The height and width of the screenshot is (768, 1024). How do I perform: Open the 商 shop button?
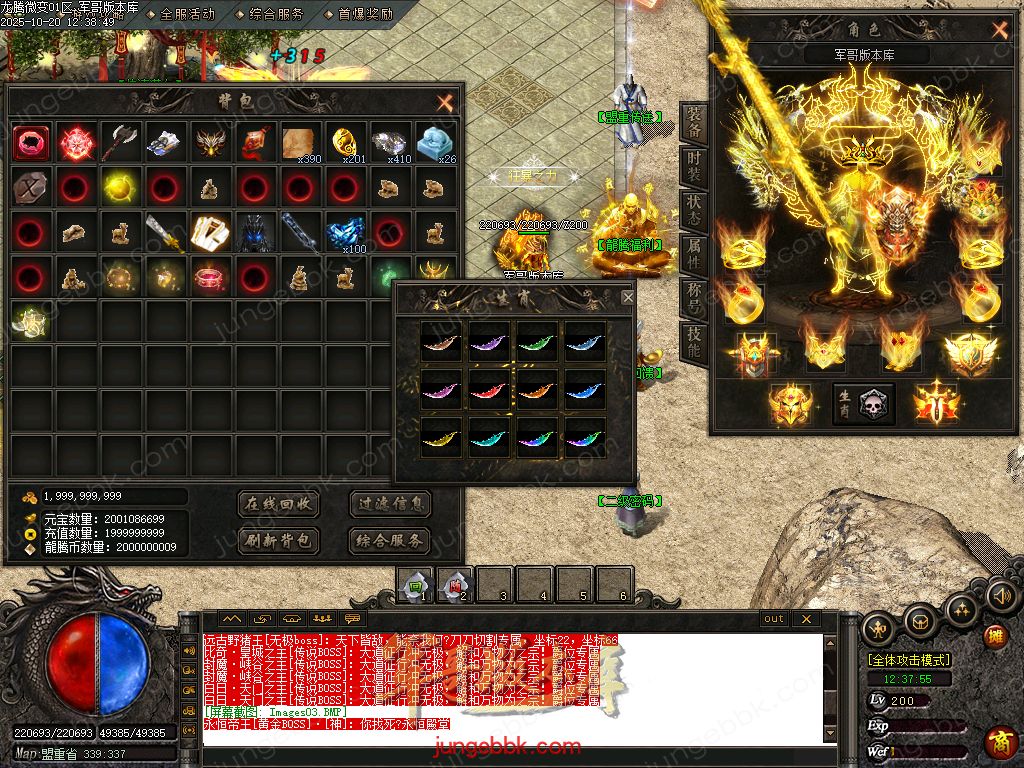point(996,743)
